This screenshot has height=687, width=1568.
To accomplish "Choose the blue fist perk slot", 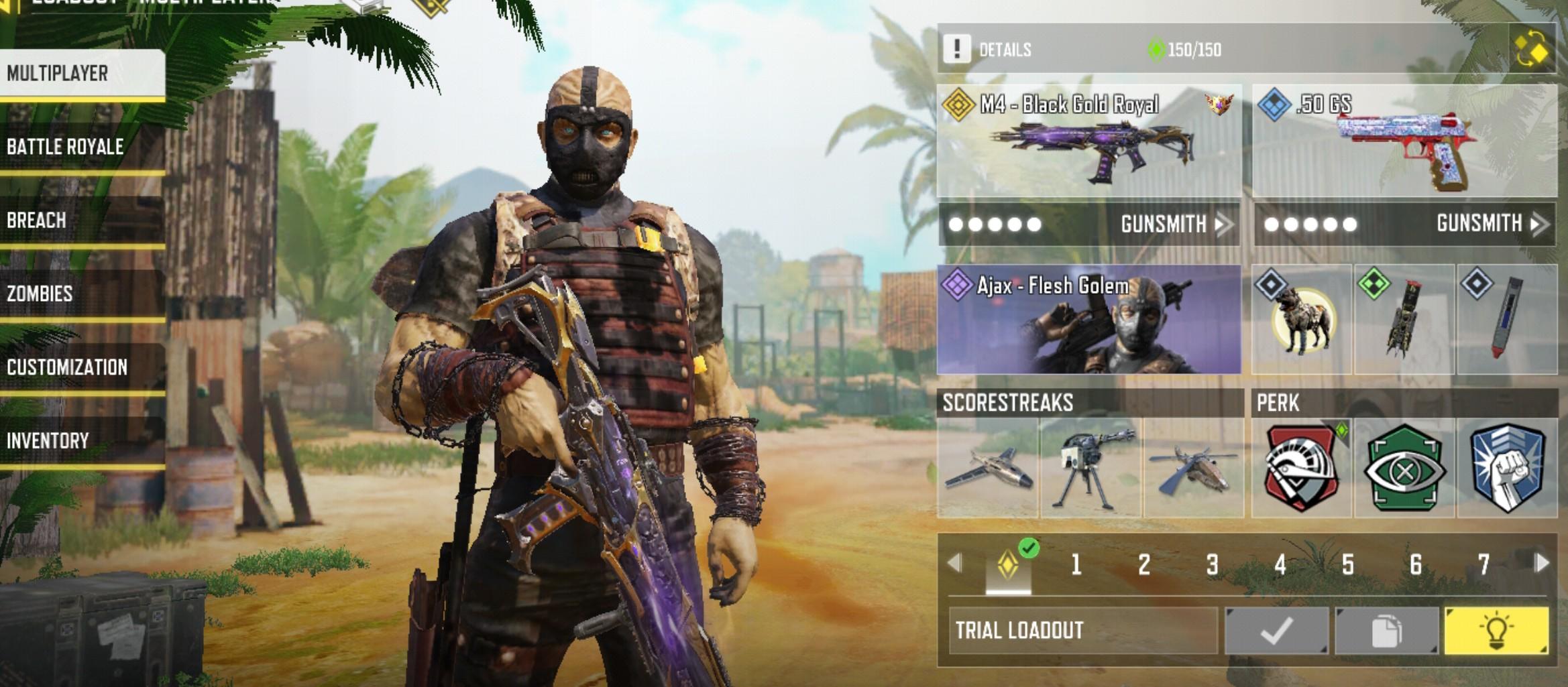I will pos(1507,469).
